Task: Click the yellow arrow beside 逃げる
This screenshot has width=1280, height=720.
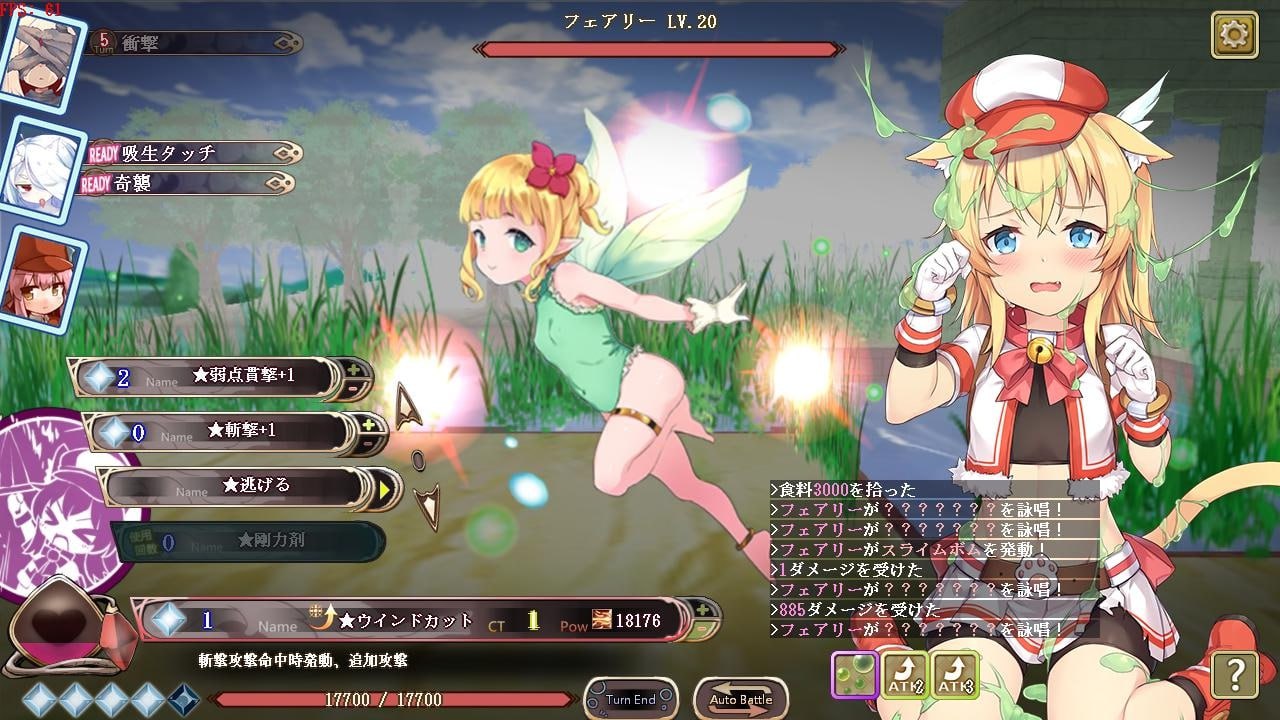Action: point(385,489)
